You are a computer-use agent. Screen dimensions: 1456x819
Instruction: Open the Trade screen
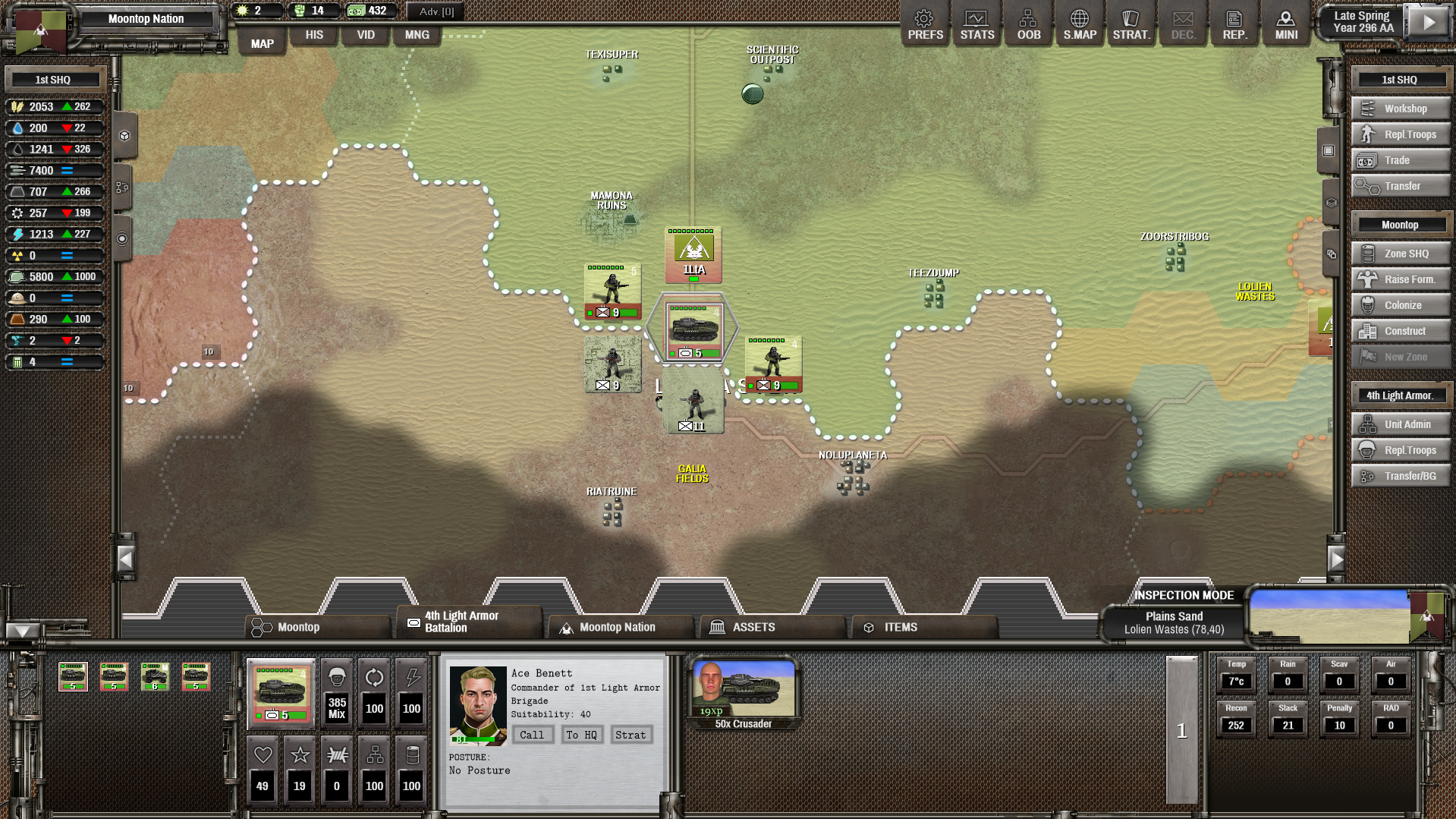[1401, 160]
